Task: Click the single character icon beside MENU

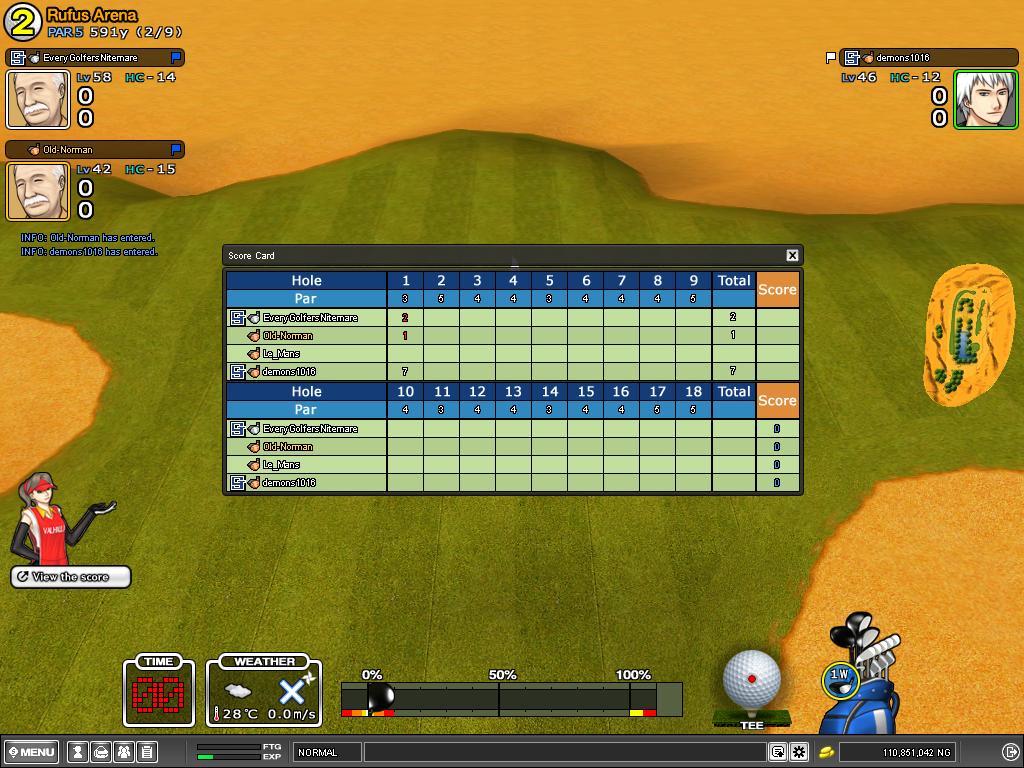Action: tap(78, 752)
